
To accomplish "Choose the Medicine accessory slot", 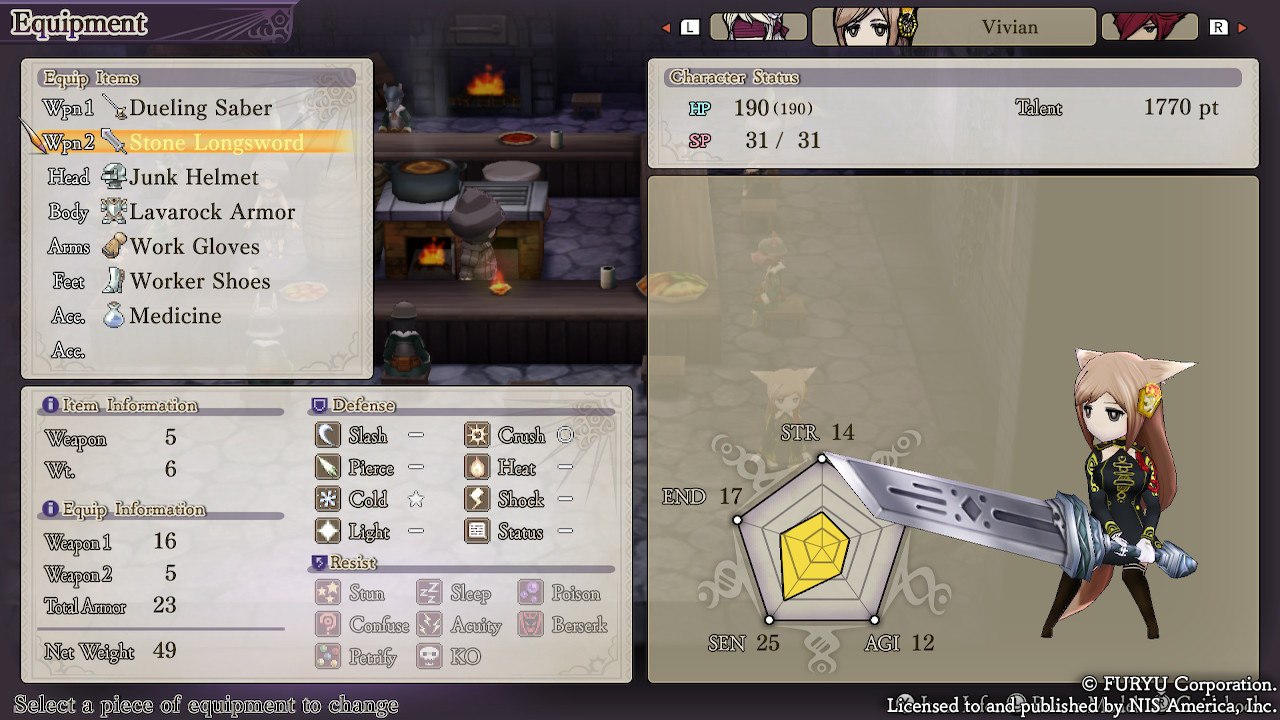I will coord(175,316).
